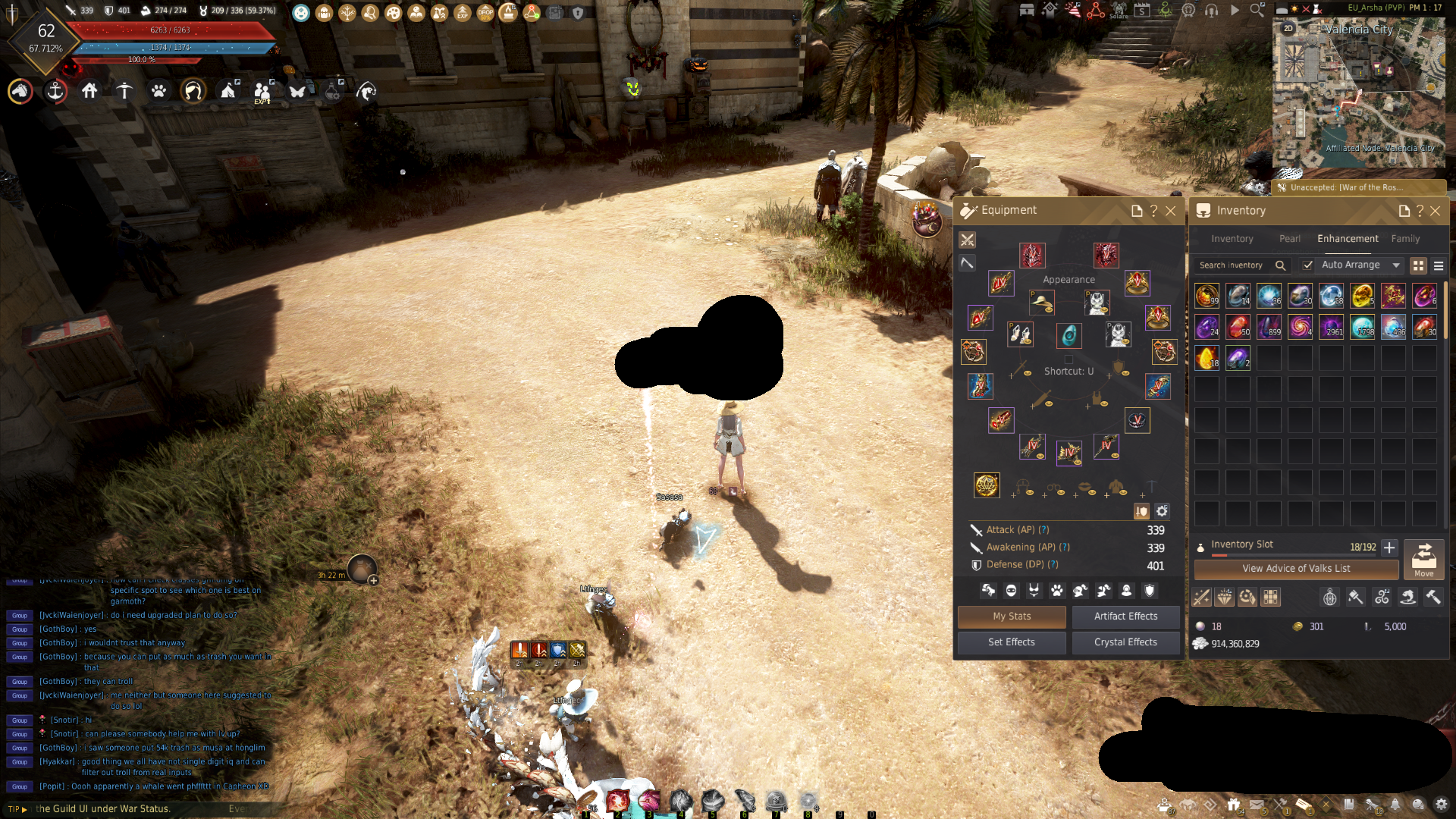Switch inventory to list view

coord(1439,265)
